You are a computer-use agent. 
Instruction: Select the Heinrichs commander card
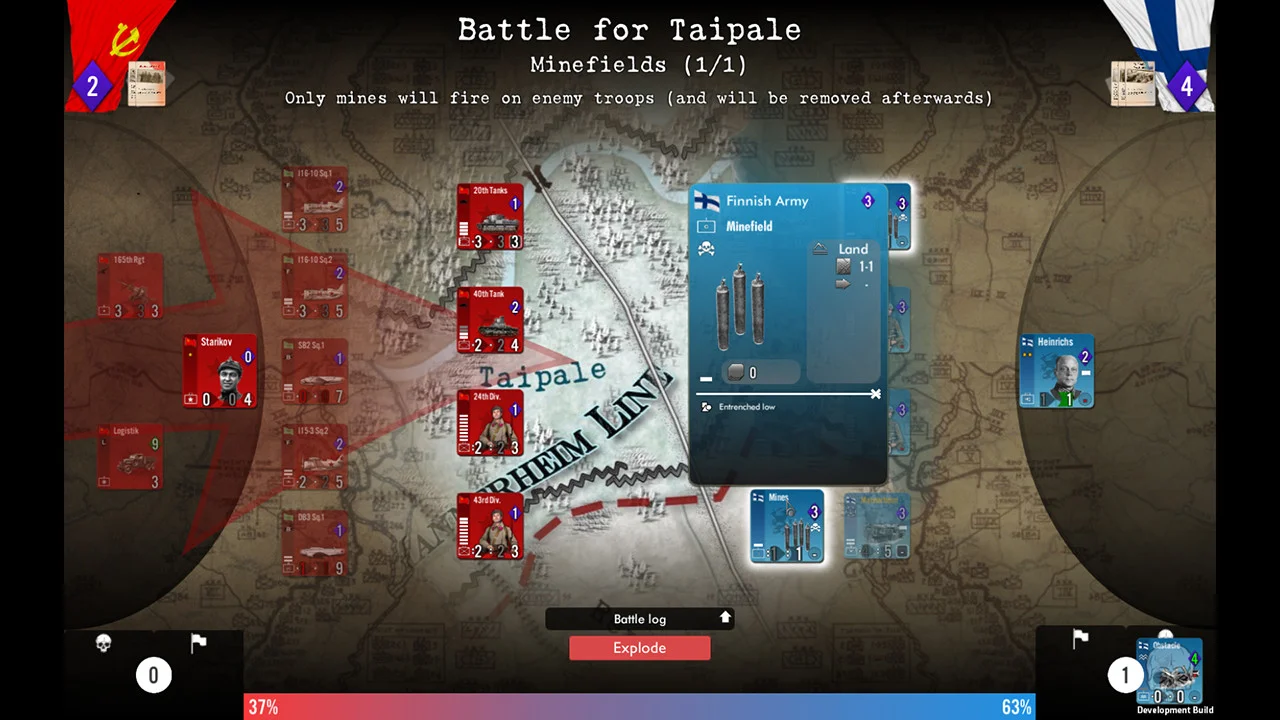coord(1056,370)
